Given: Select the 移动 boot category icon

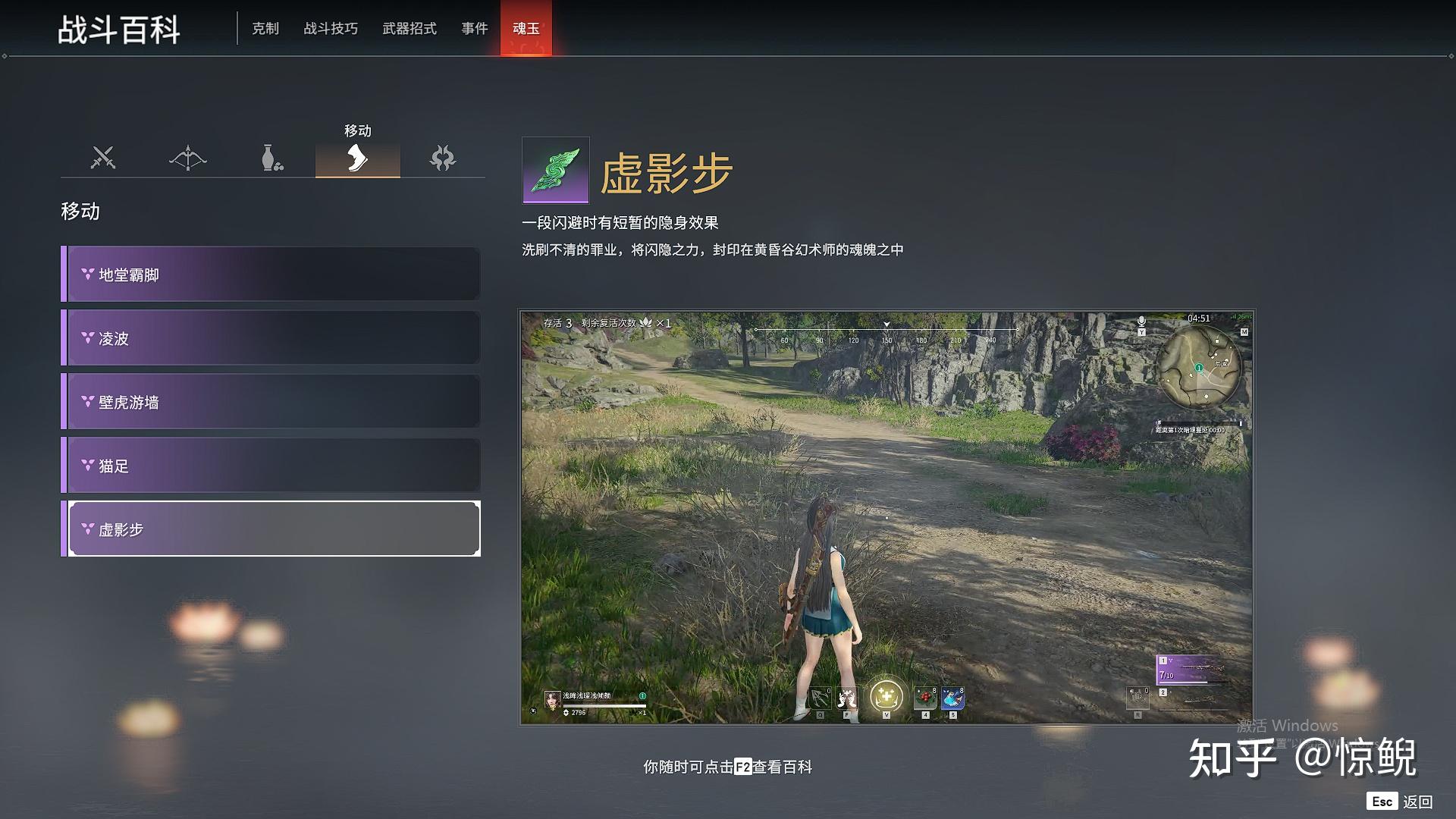Looking at the screenshot, I should (357, 158).
